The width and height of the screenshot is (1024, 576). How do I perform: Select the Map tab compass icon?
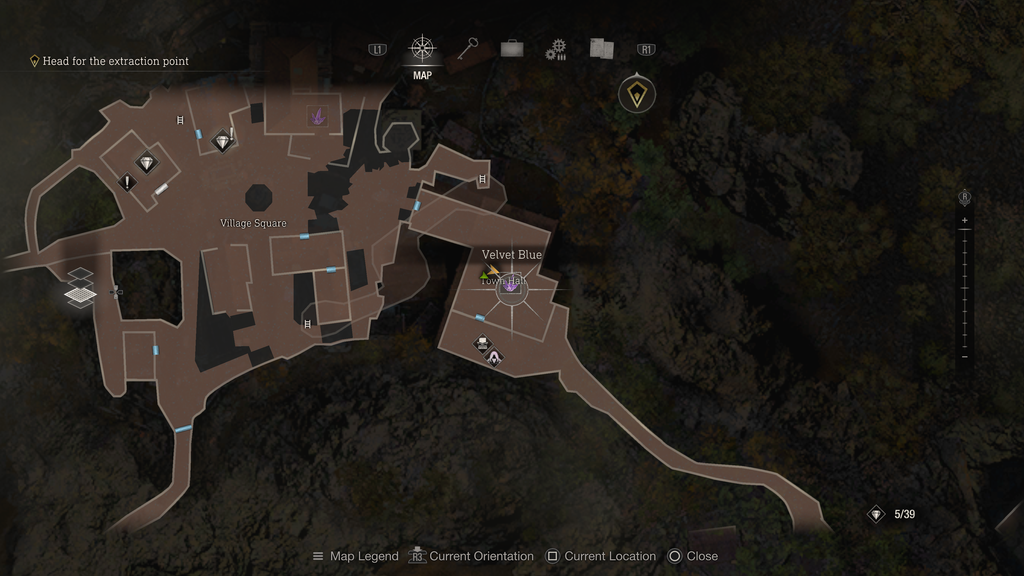coord(422,49)
